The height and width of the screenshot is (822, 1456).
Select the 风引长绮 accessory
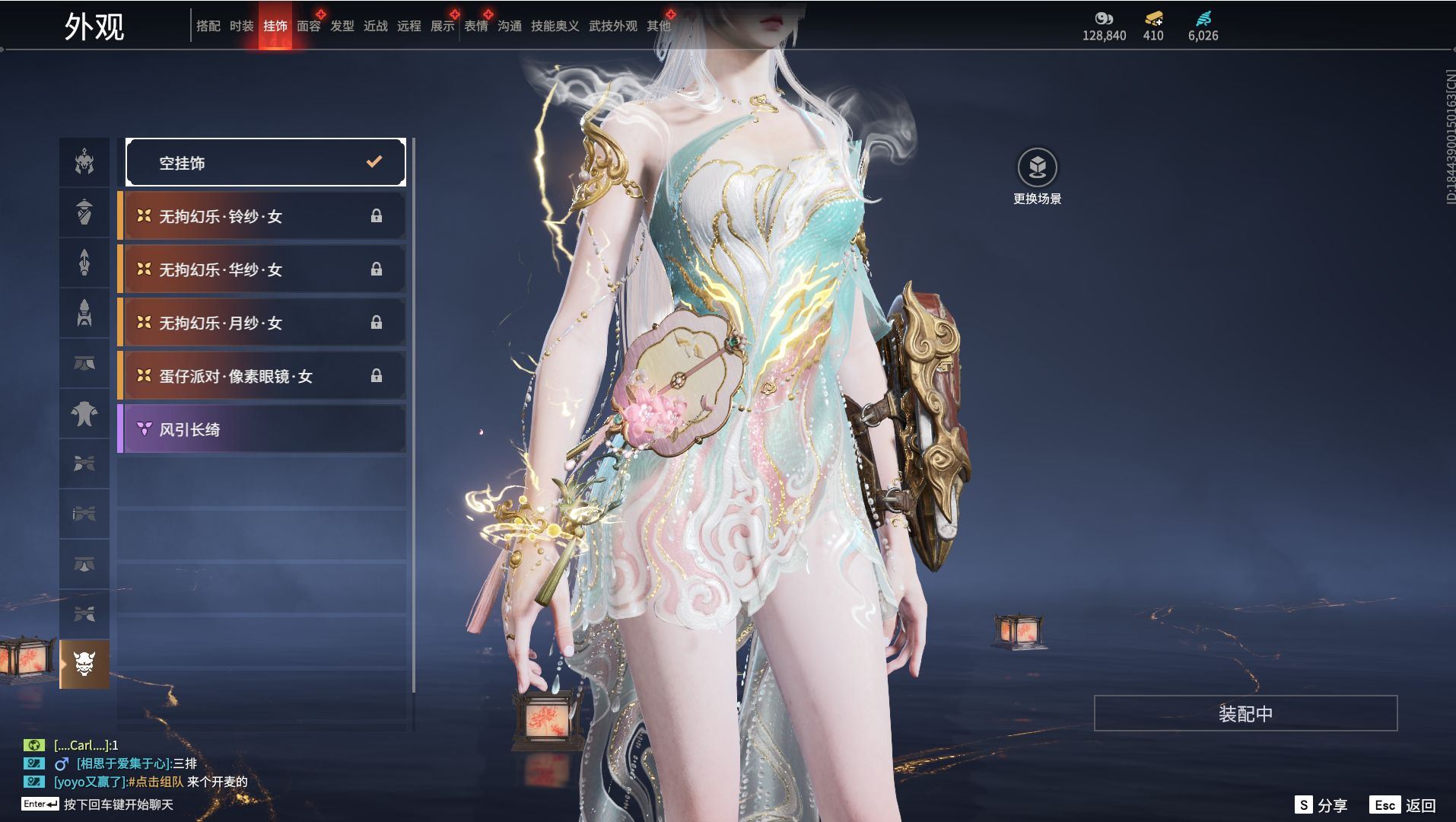pyautogui.click(x=262, y=429)
